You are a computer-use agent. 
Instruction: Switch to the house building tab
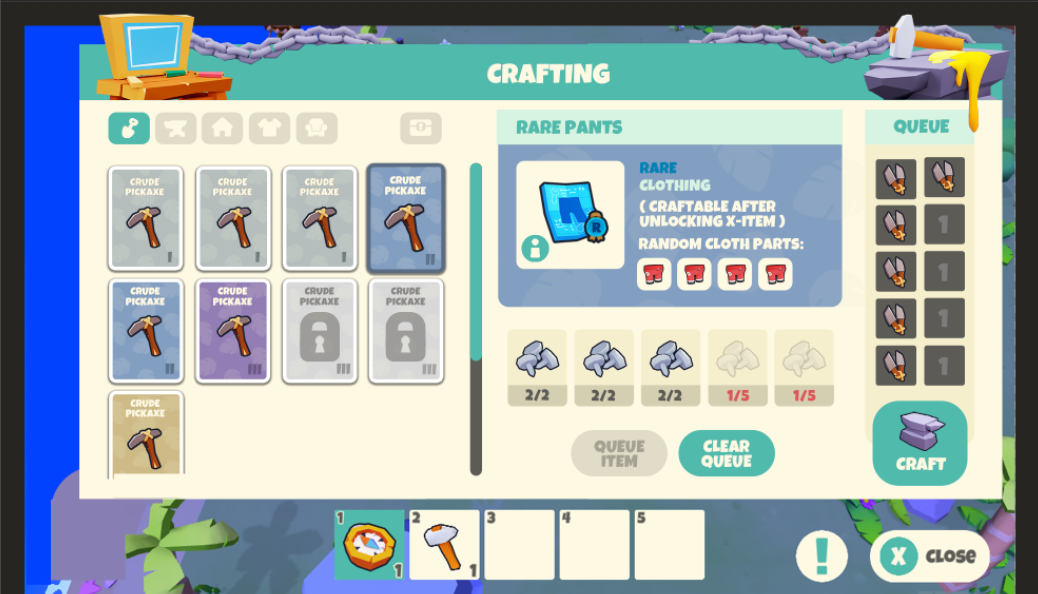pos(222,128)
